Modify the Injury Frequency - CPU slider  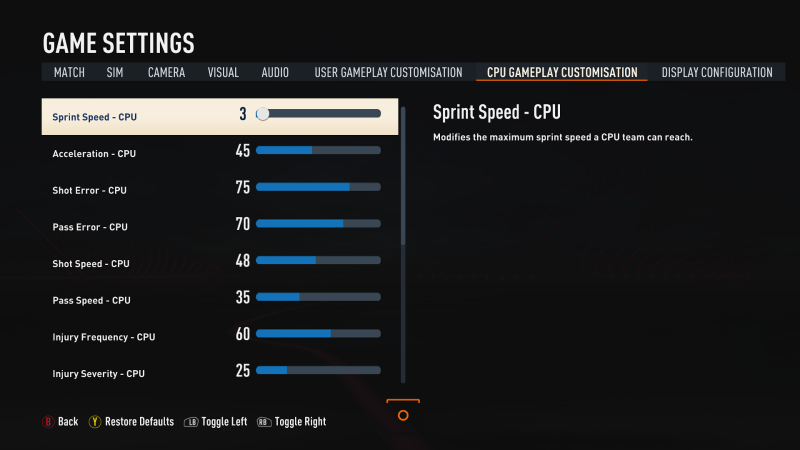pyautogui.click(x=318, y=334)
